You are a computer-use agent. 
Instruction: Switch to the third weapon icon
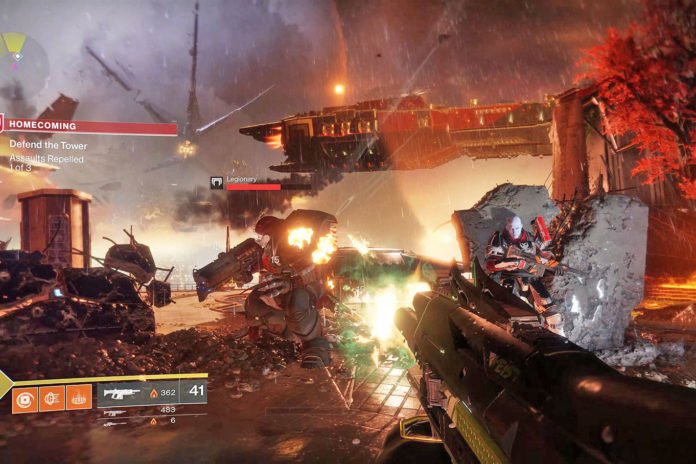pyautogui.click(x=115, y=421)
